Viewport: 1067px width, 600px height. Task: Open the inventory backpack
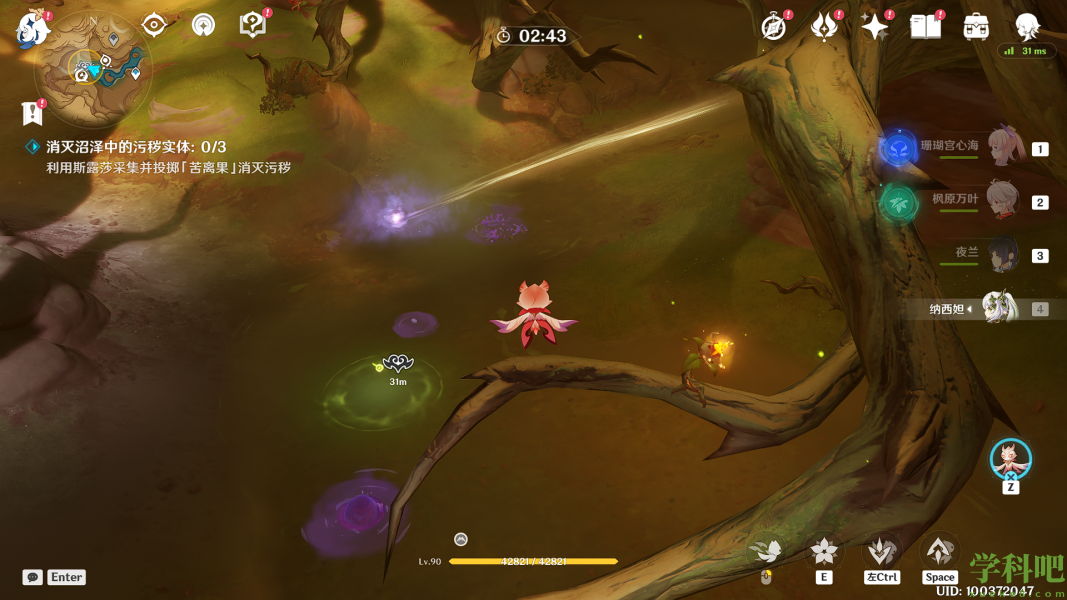(x=976, y=27)
